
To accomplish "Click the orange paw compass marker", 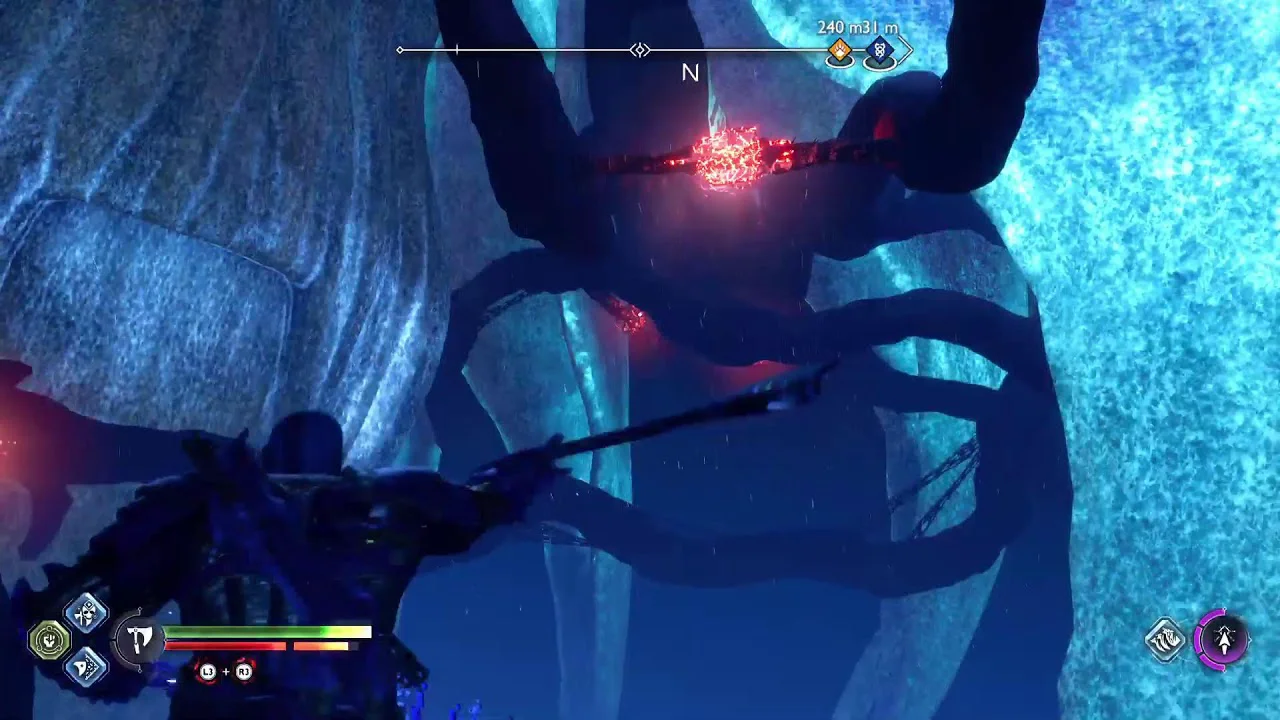I will (x=840, y=51).
